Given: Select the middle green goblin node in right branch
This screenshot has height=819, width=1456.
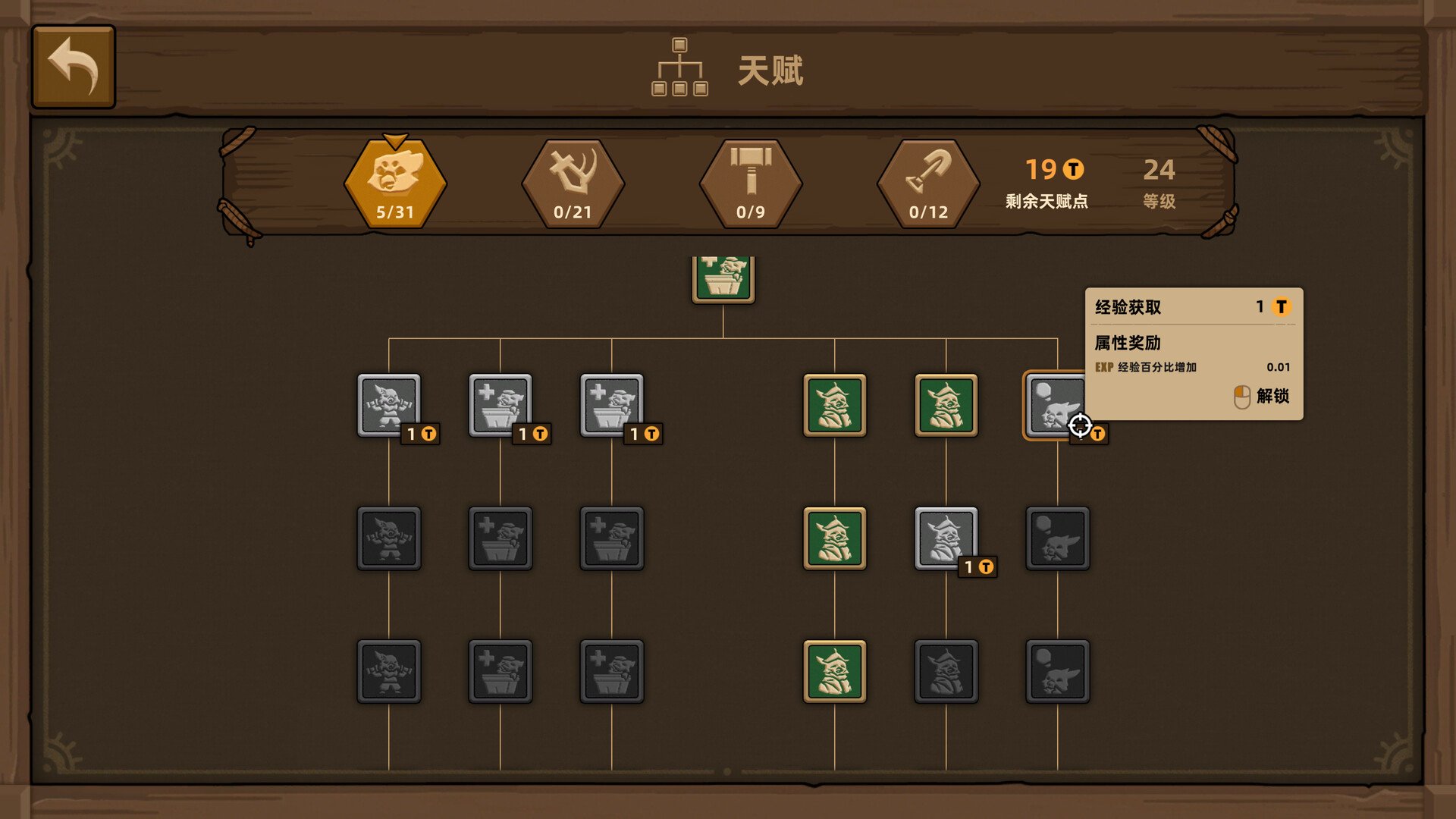Looking at the screenshot, I should tap(834, 538).
